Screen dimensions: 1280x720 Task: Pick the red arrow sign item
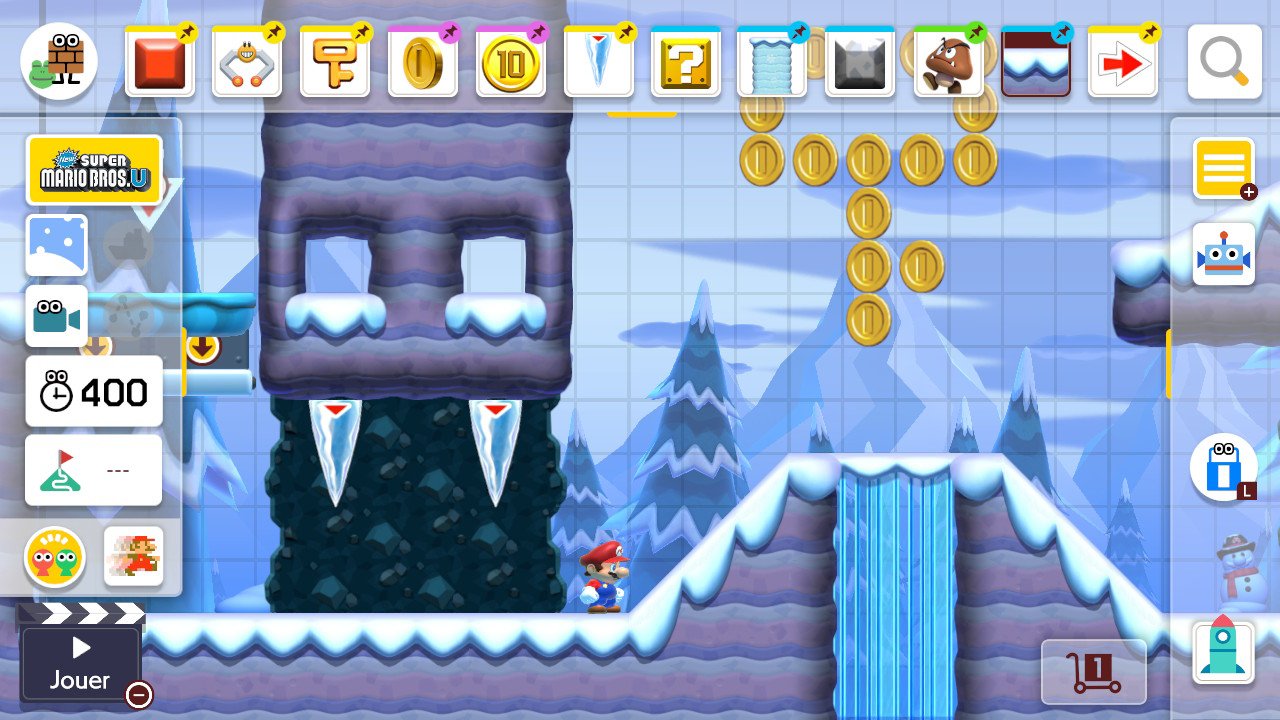[1123, 62]
